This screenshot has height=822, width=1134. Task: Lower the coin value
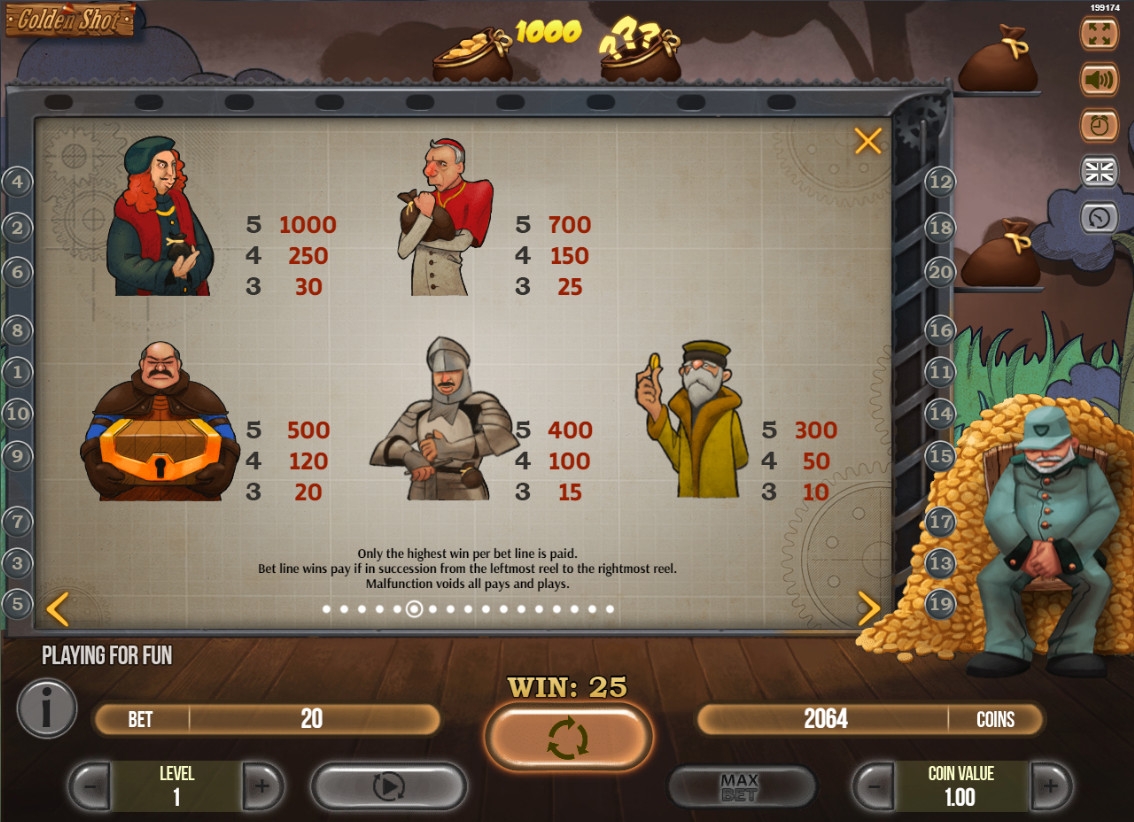tap(873, 787)
